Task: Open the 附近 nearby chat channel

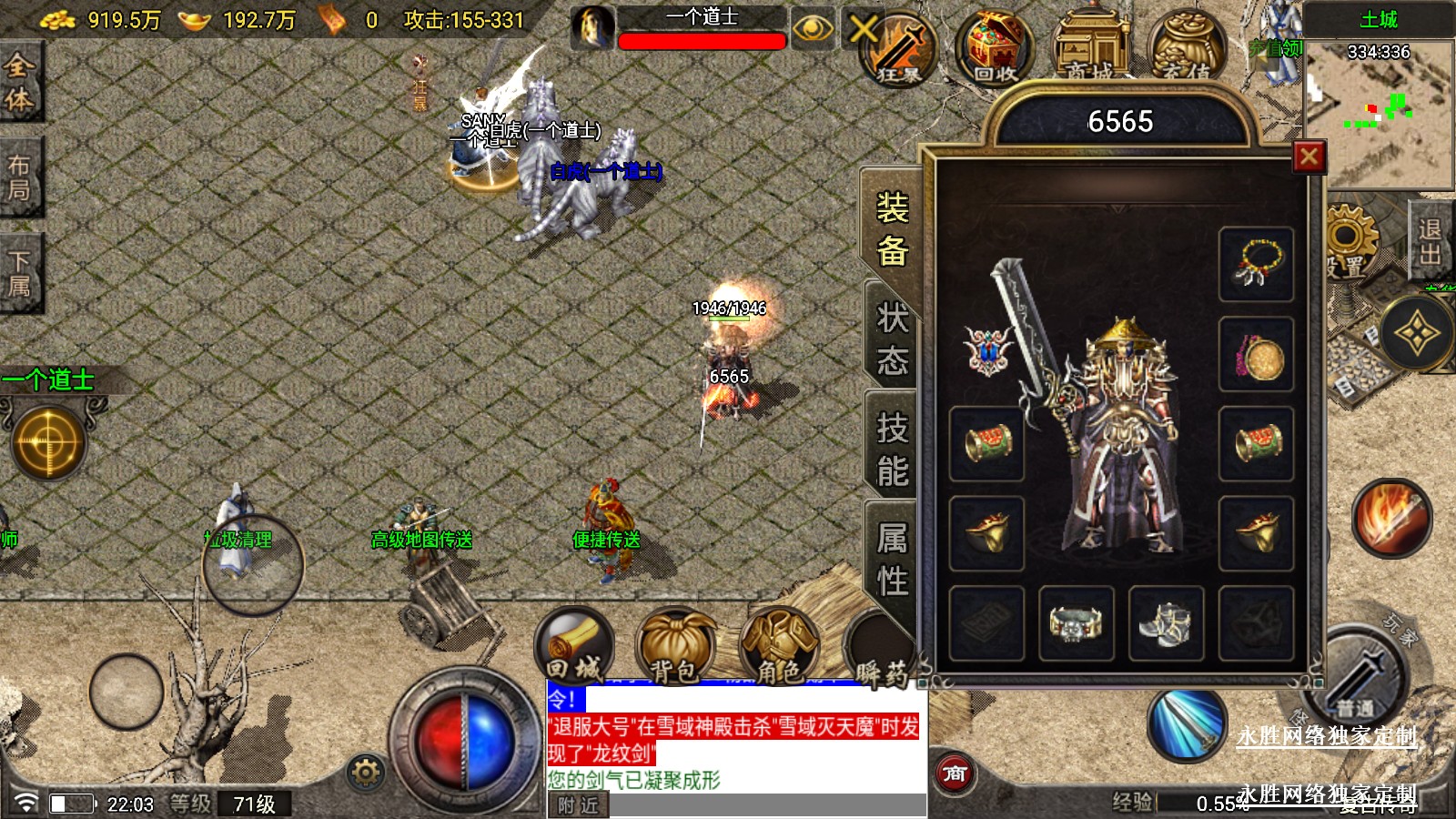Action: (x=578, y=805)
